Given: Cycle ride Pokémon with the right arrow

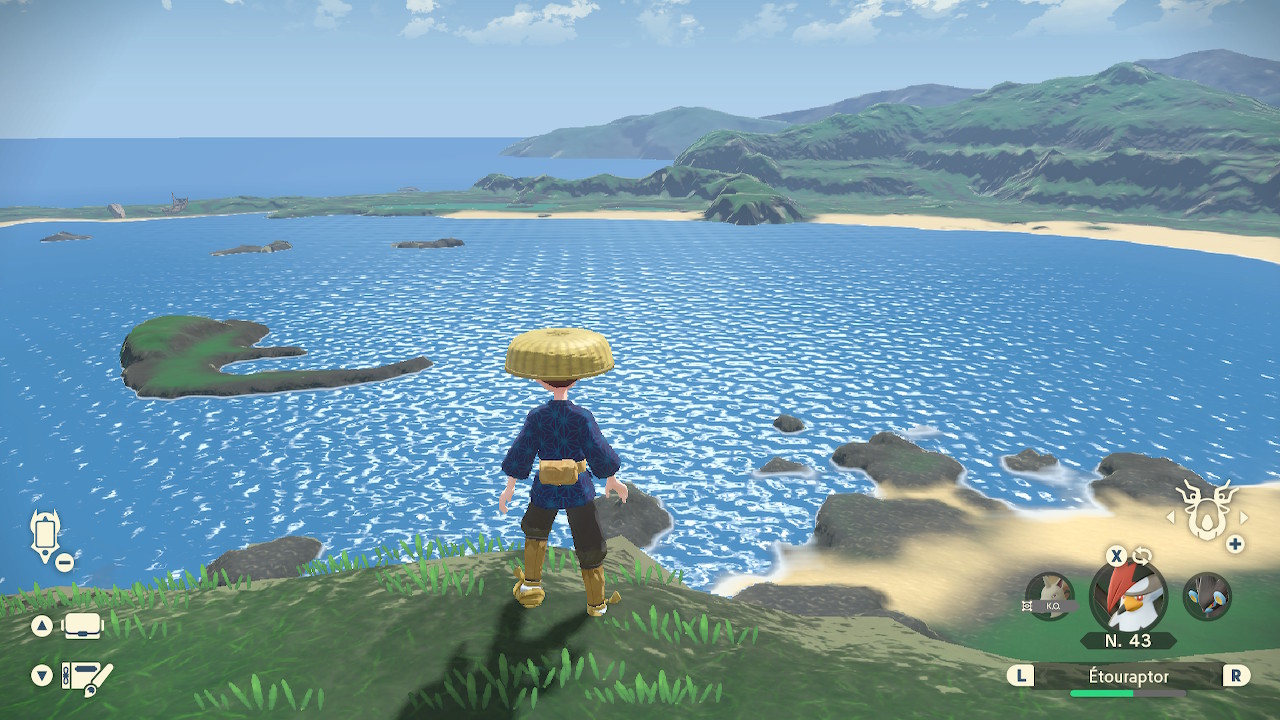Looking at the screenshot, I should pyautogui.click(x=1244, y=518).
